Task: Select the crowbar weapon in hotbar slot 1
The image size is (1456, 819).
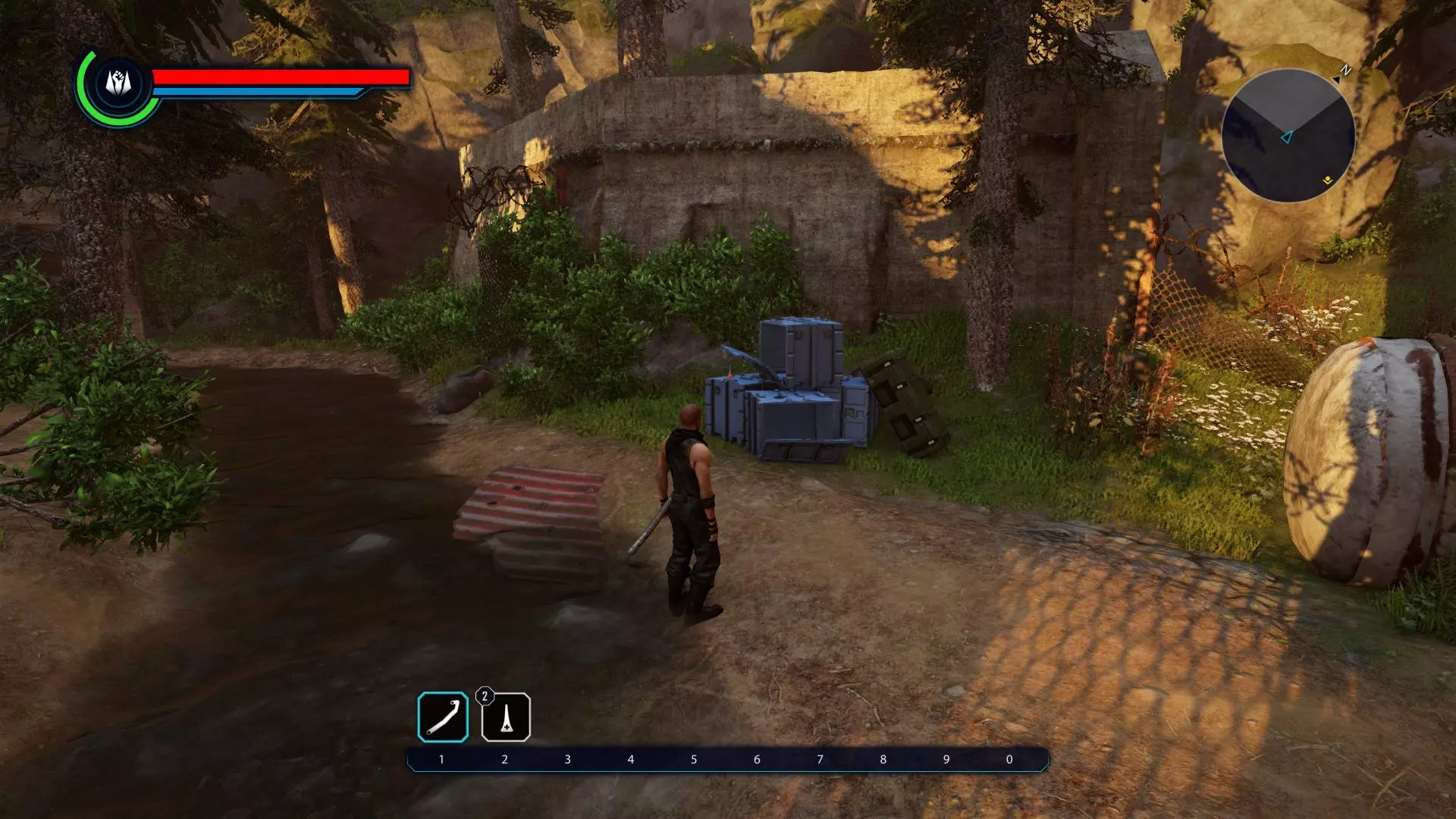Action: (443, 717)
